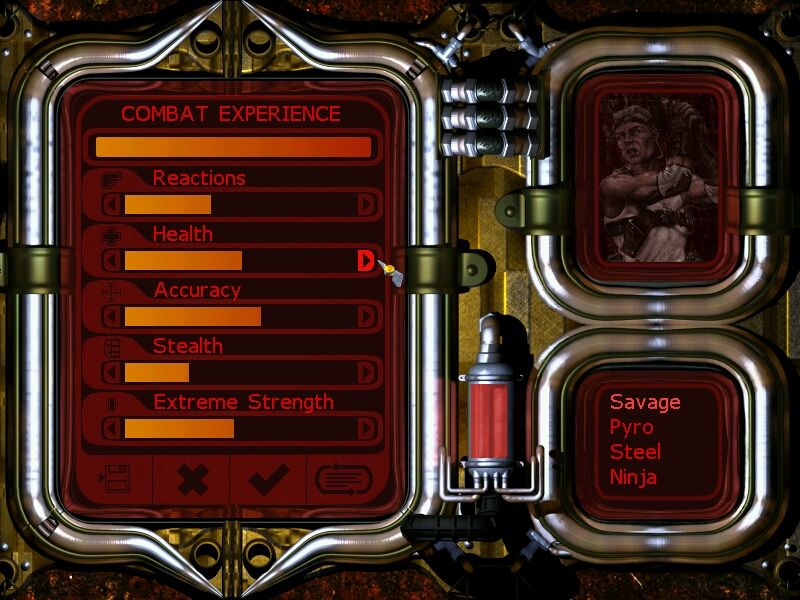The height and width of the screenshot is (600, 800).
Task: Decrease the Reactions stat with left arrow
Action: [x=112, y=205]
